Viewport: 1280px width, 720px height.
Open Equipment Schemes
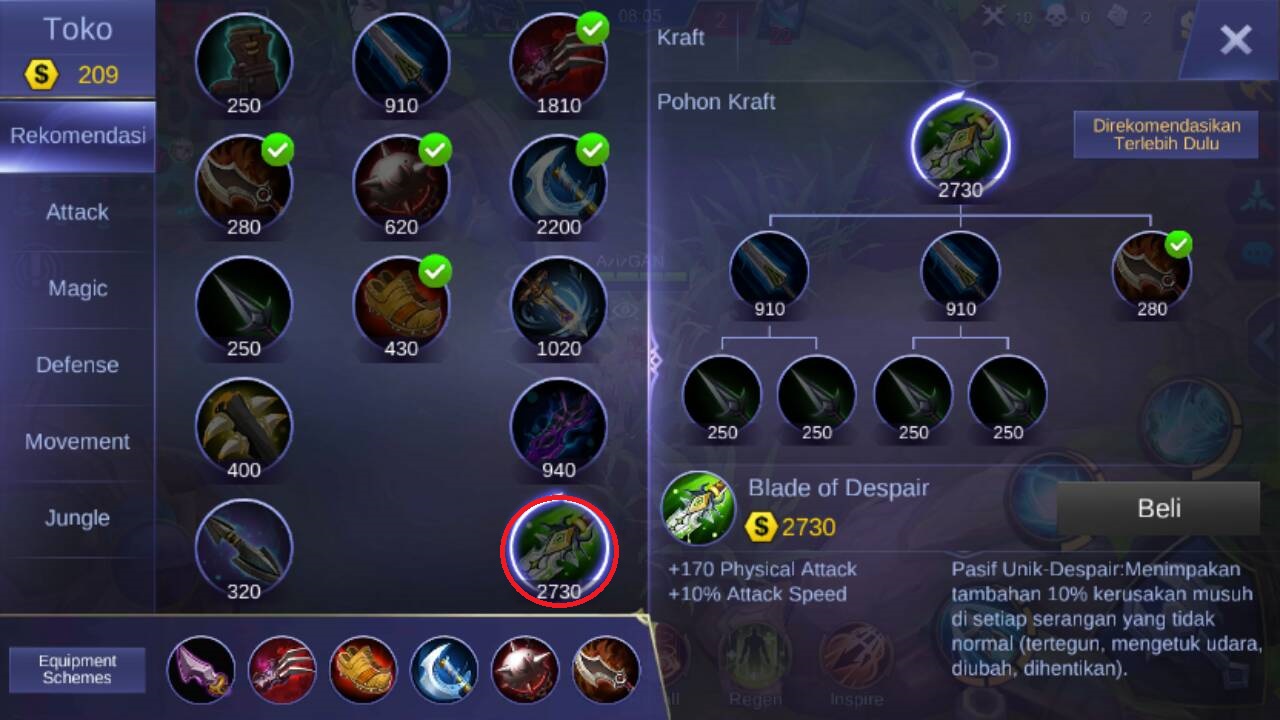tap(77, 669)
